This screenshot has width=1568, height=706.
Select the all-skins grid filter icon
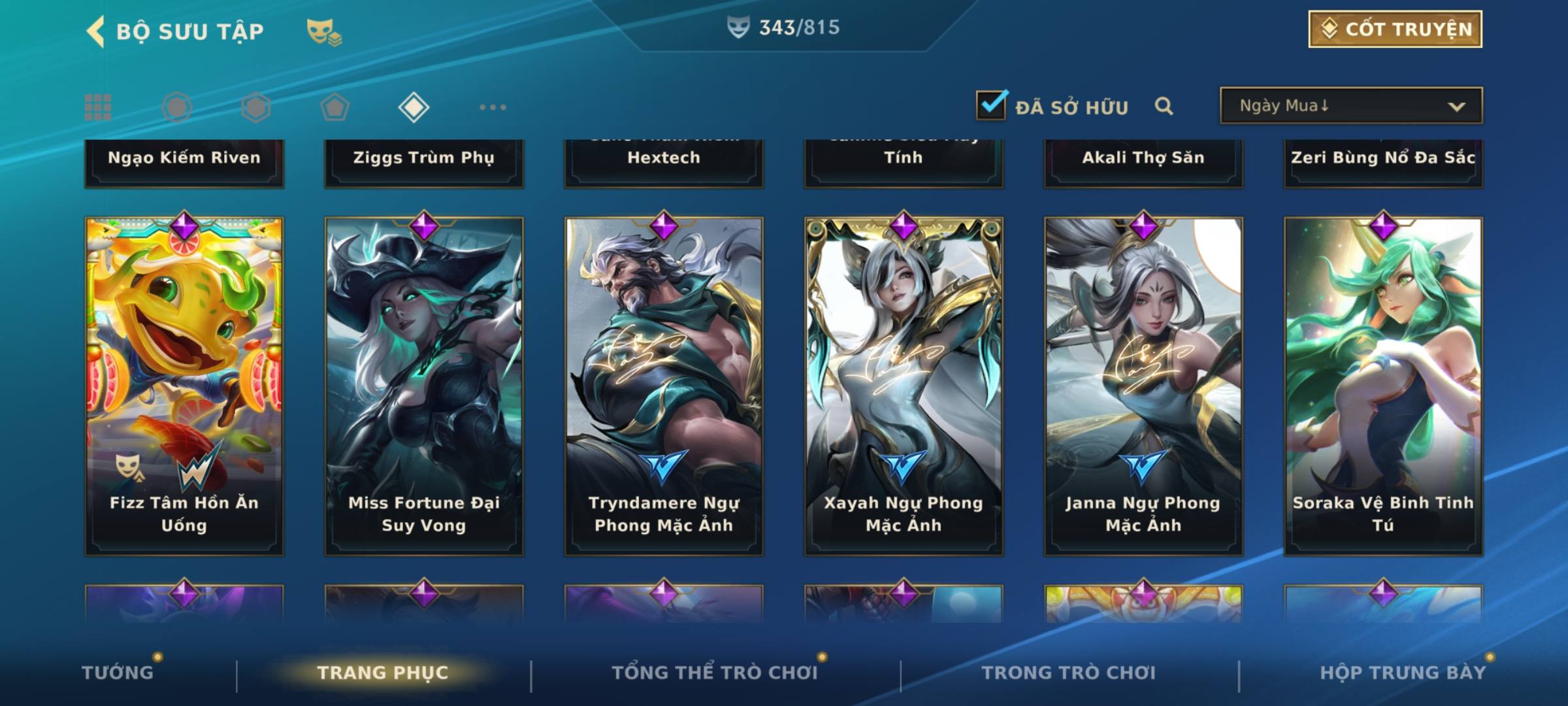(x=98, y=107)
